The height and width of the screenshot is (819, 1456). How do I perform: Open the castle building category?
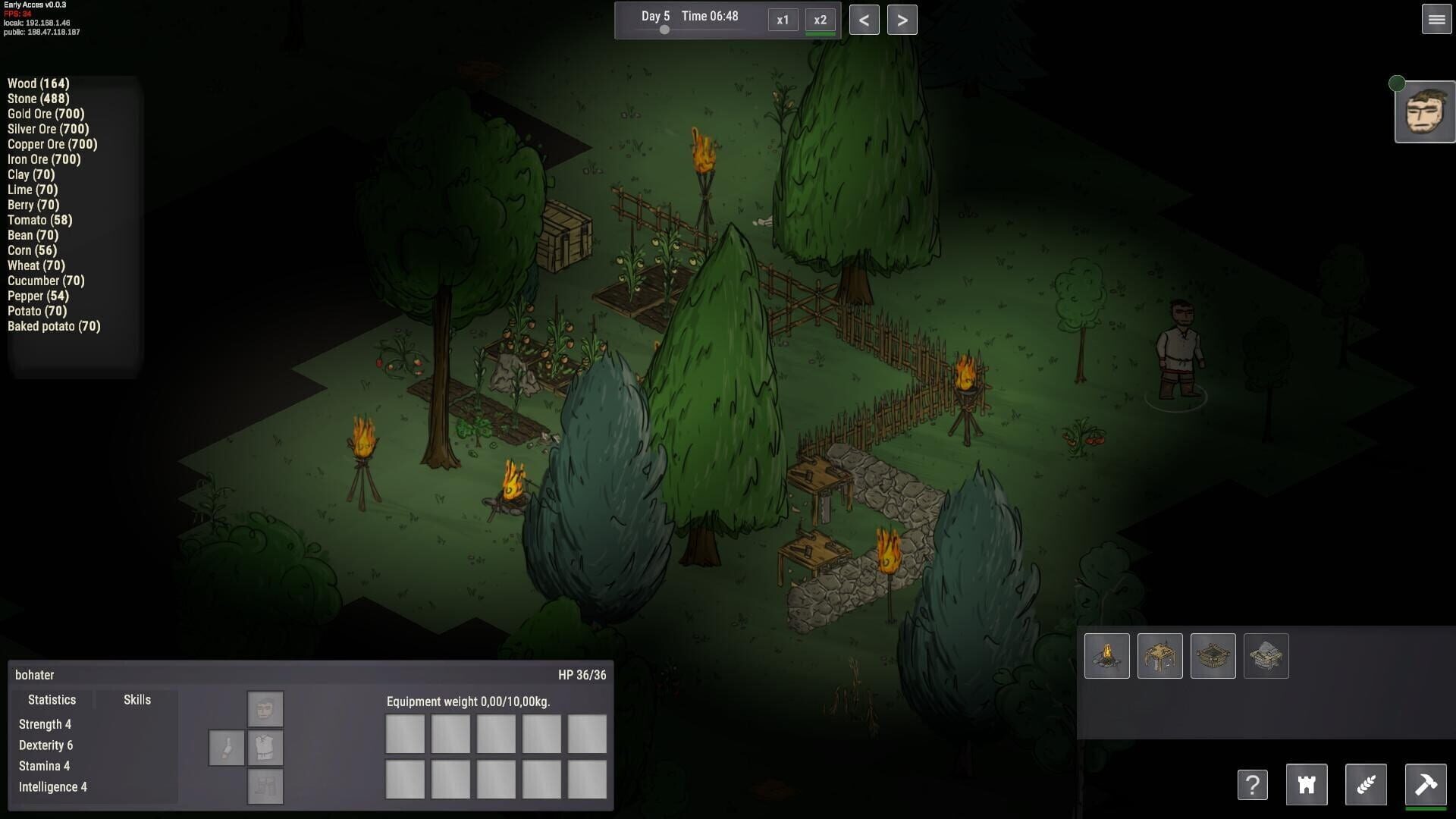[x=1306, y=785]
